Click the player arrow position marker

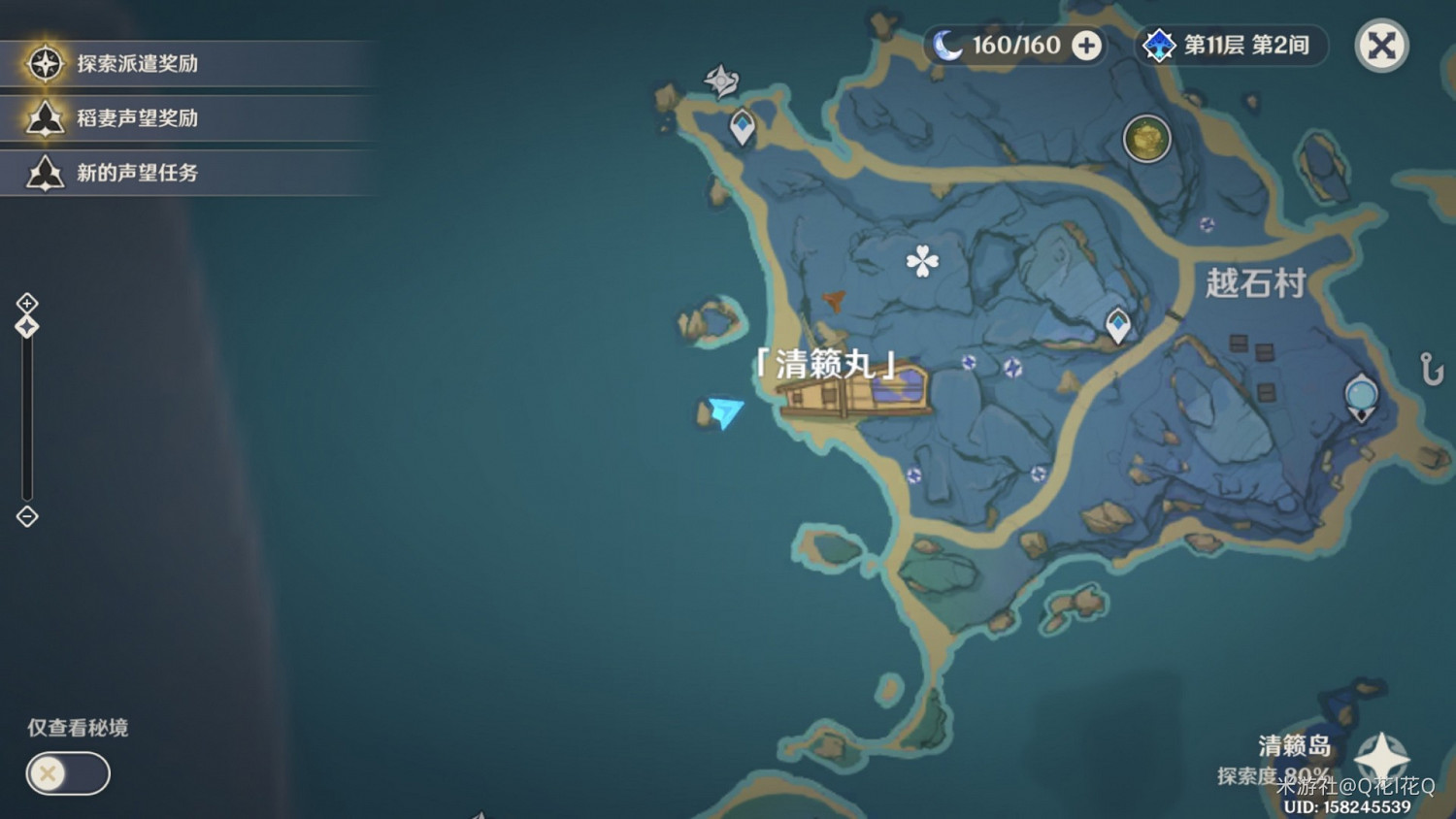pos(723,411)
